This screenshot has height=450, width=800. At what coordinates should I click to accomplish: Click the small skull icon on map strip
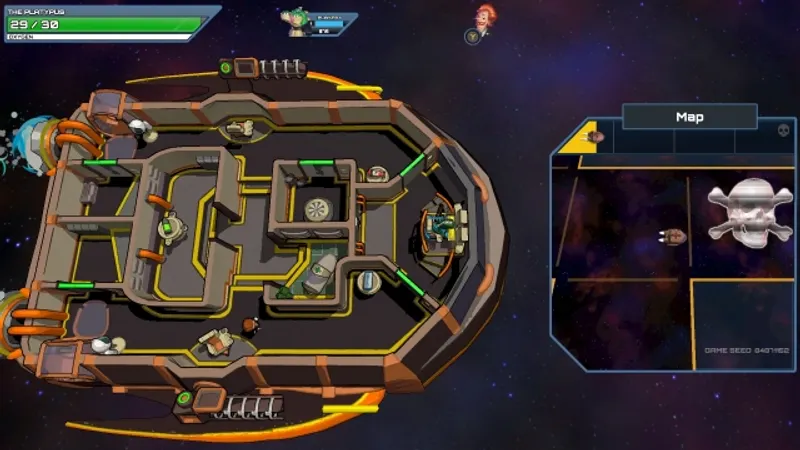[782, 131]
